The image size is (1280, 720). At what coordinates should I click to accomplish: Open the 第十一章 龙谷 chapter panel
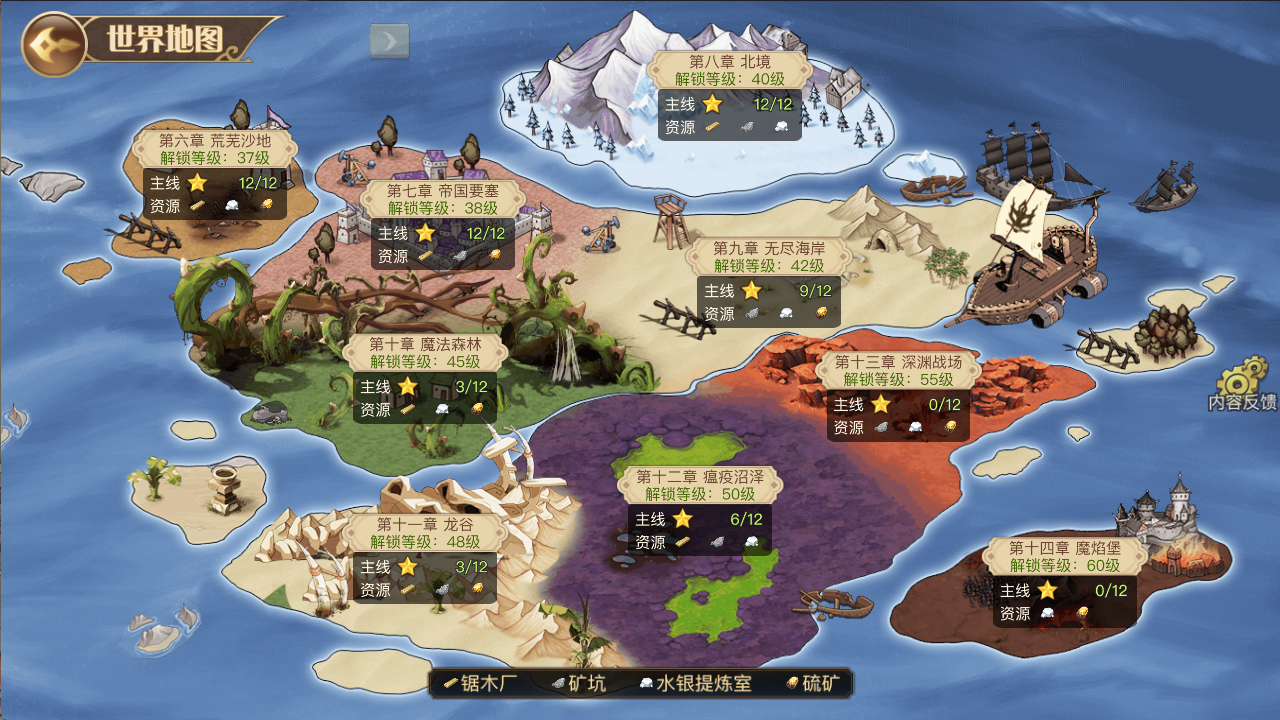(x=425, y=527)
